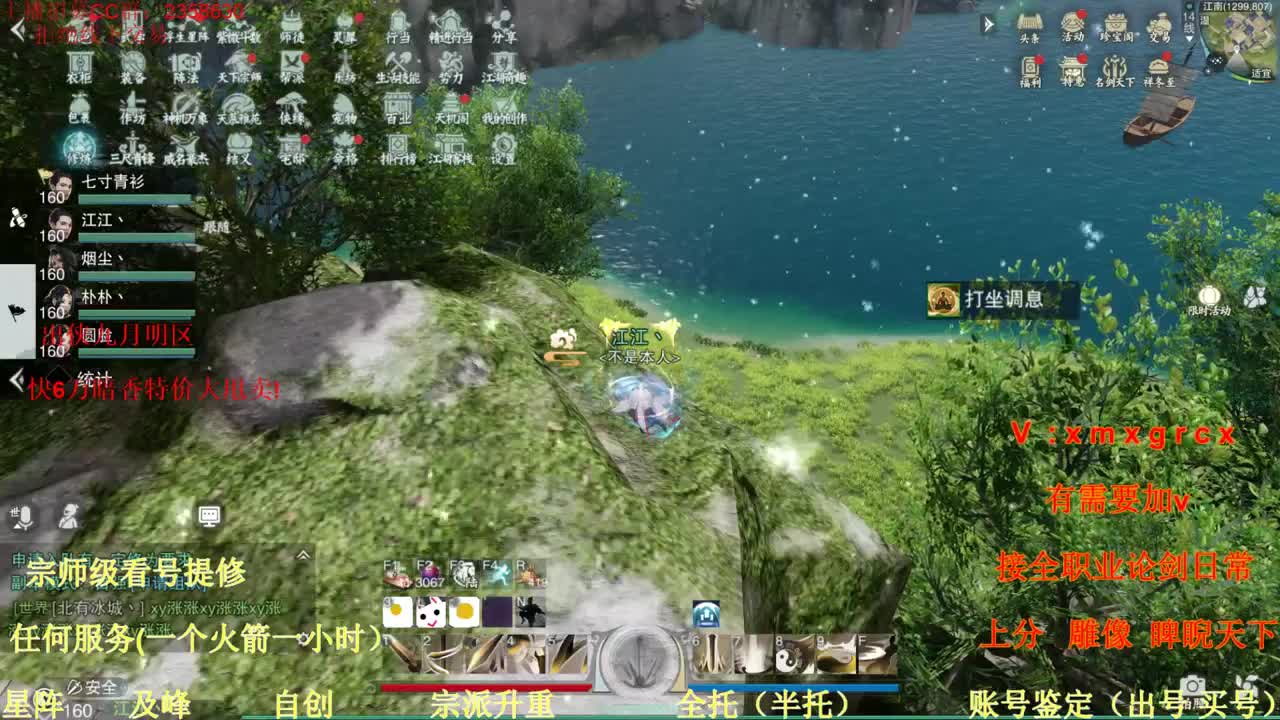The width and height of the screenshot is (1280, 720).
Task: Open the 活动 (Activities) icon
Action: [x=1072, y=22]
